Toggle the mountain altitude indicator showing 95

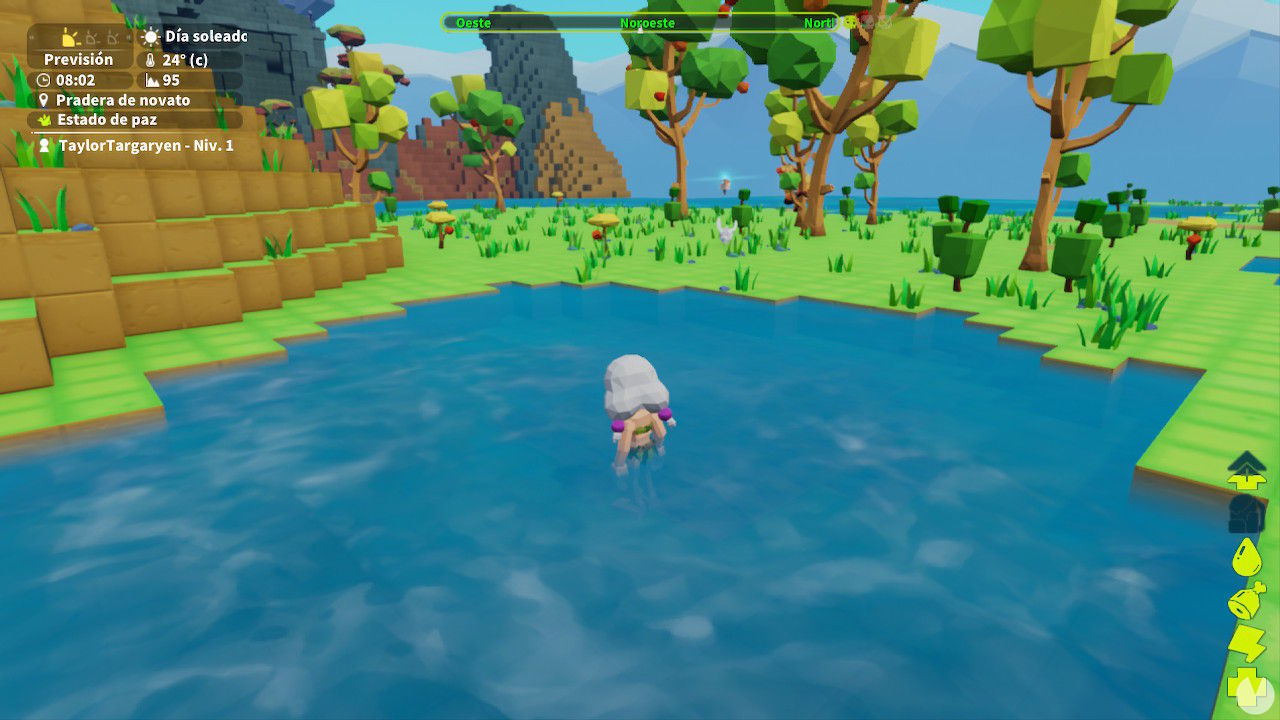click(x=153, y=82)
